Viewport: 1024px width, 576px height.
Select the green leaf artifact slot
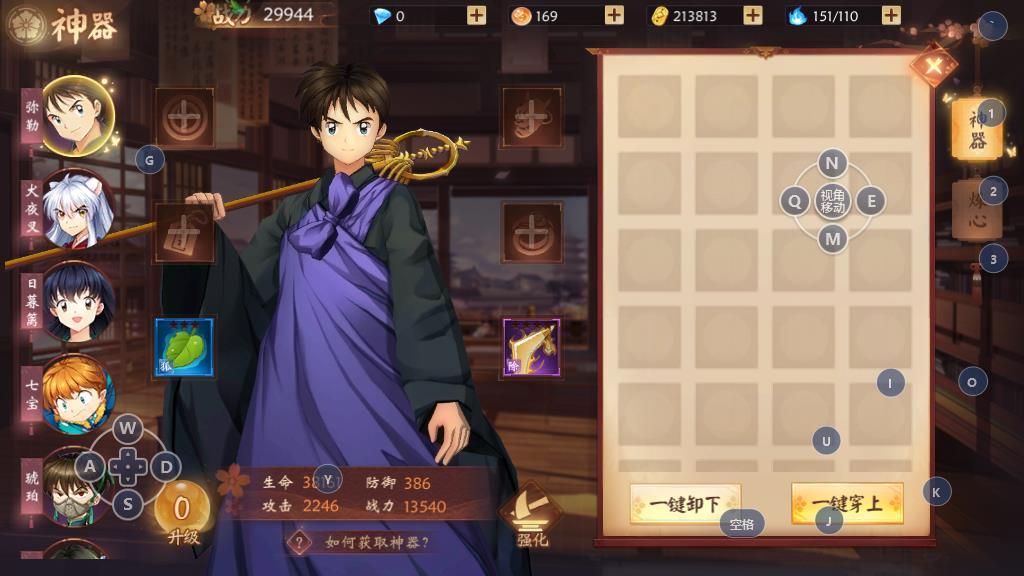point(184,348)
